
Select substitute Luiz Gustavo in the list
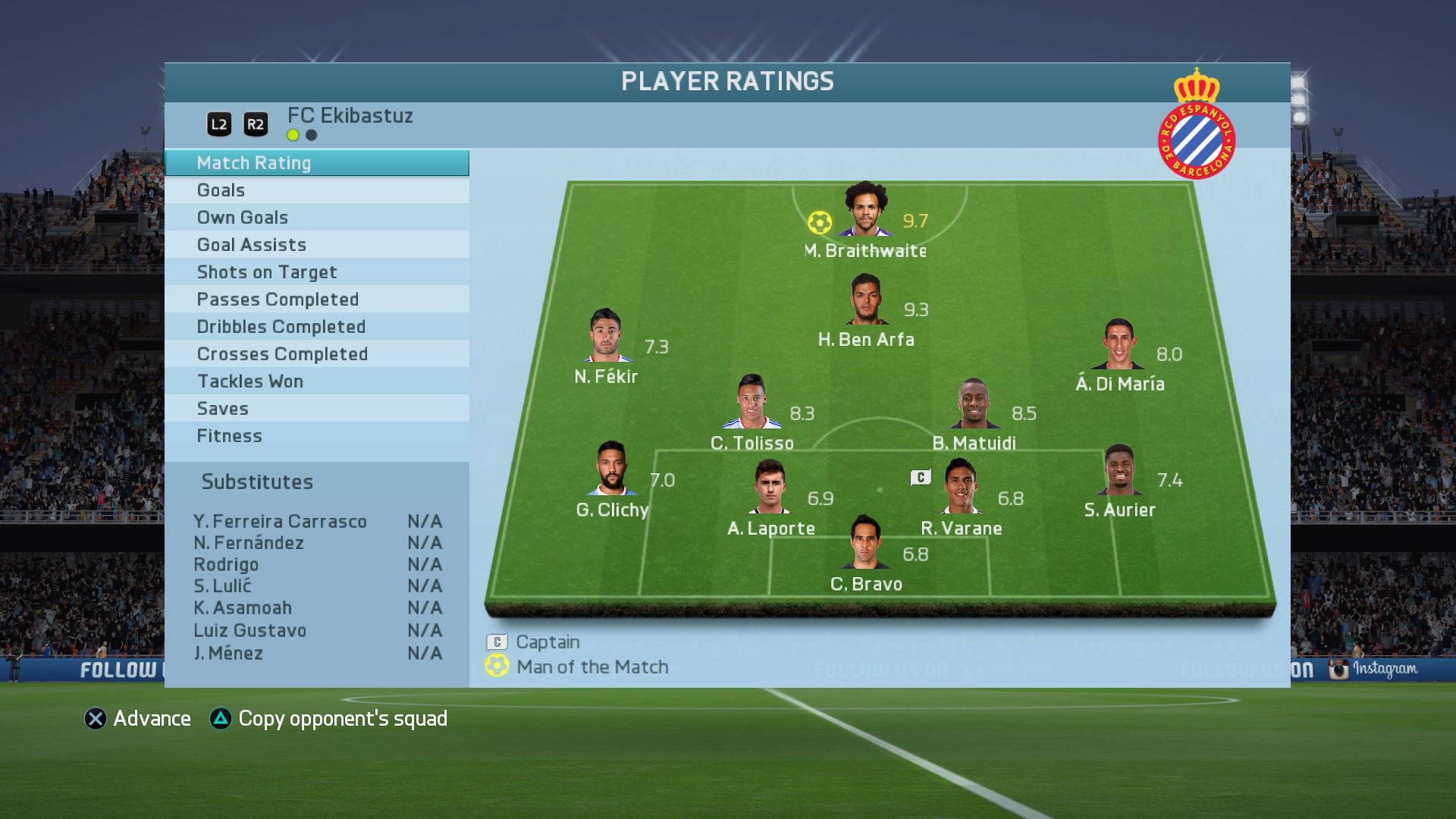[317, 631]
